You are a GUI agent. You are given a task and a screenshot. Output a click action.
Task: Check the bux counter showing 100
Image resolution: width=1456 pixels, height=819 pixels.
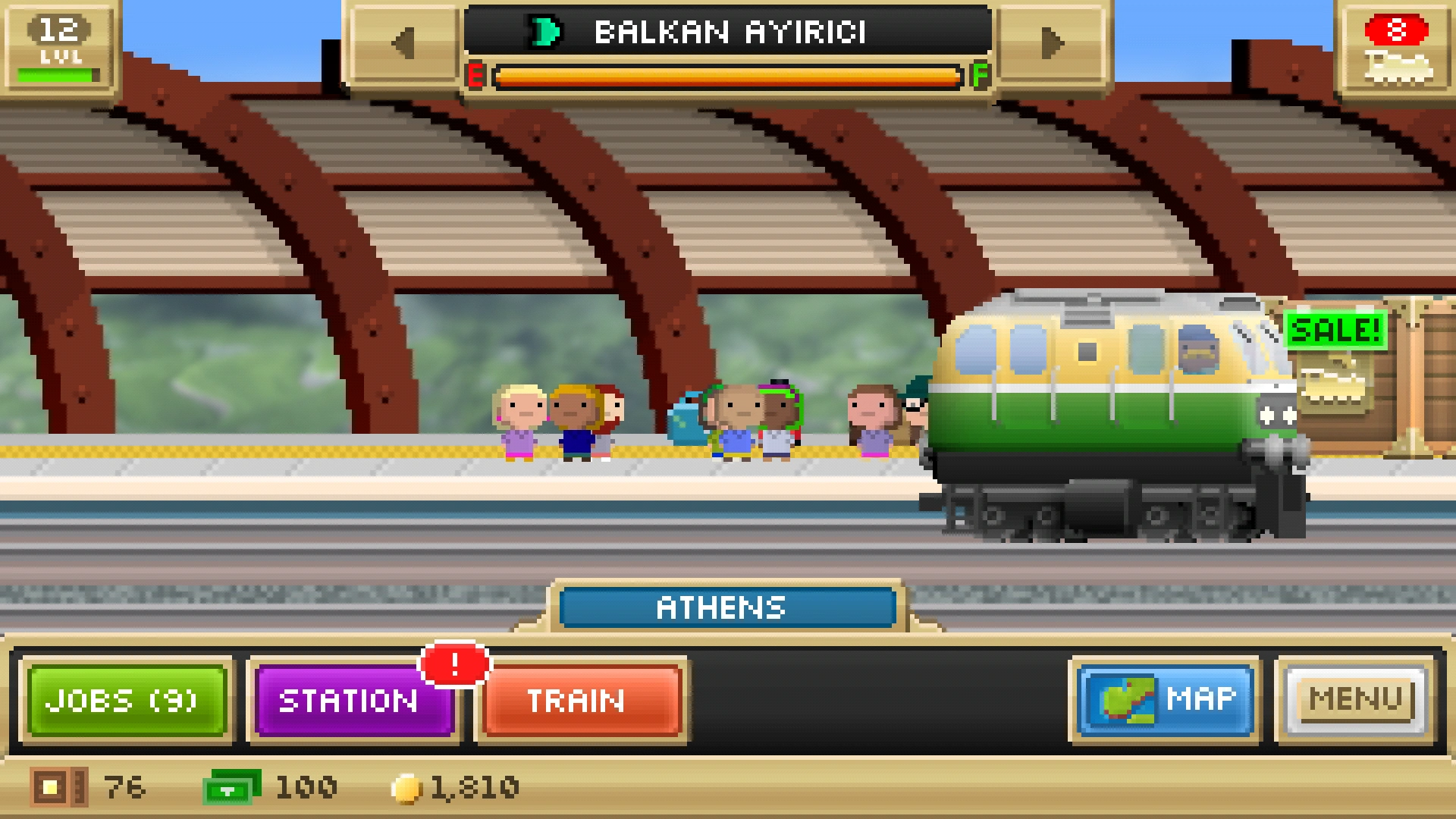click(231, 786)
